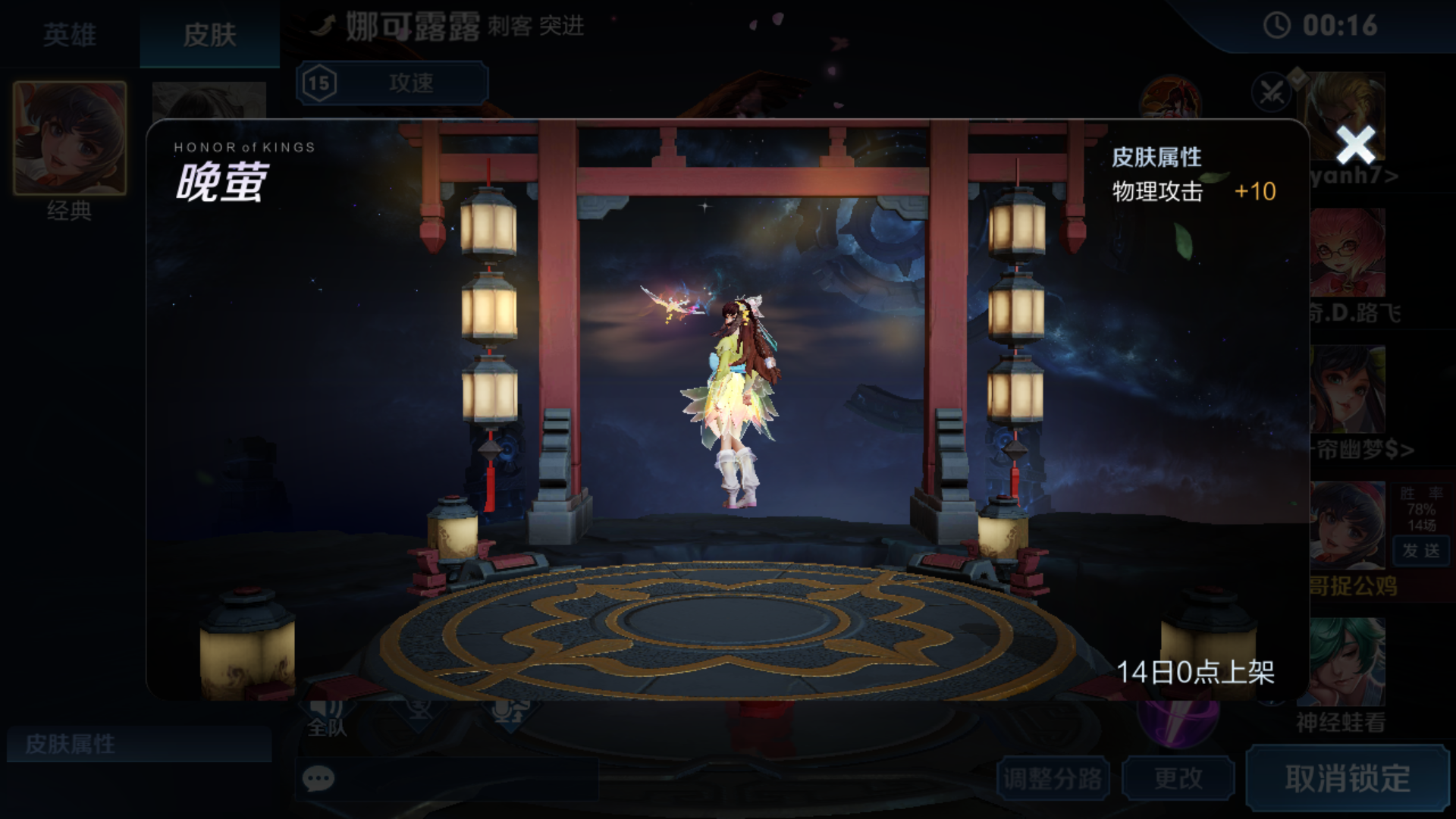The width and height of the screenshot is (1456, 819).
Task: Switch to the 英雄 tab
Action: [x=70, y=34]
